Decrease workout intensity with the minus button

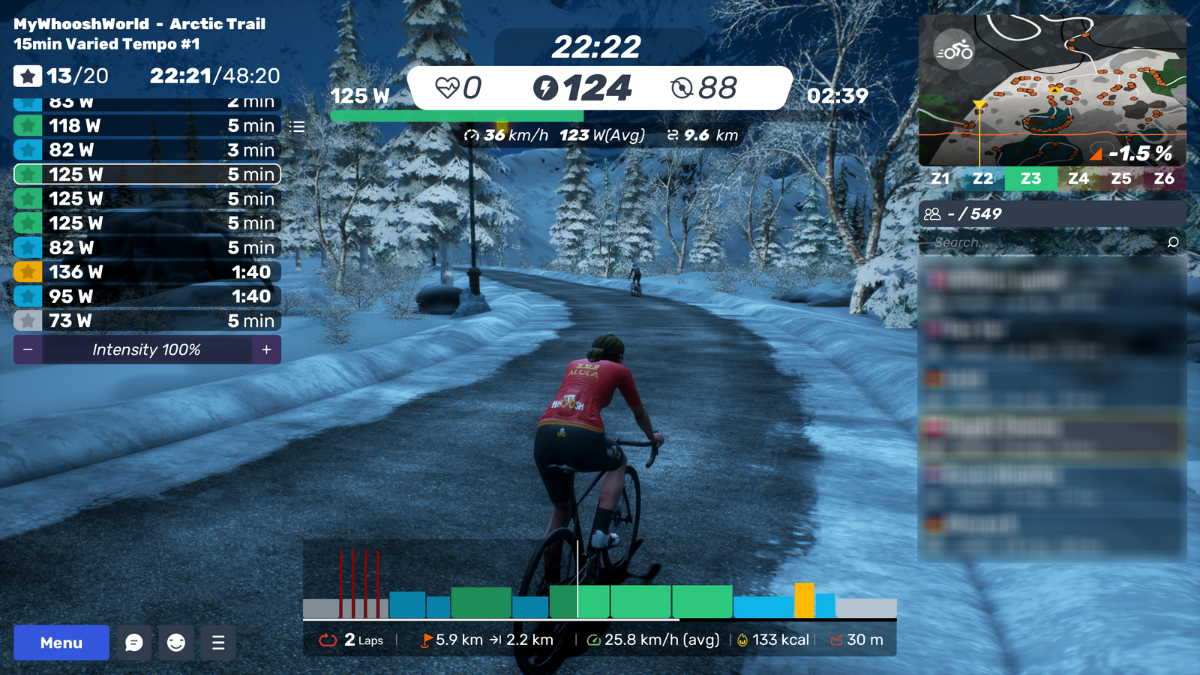[x=27, y=350]
